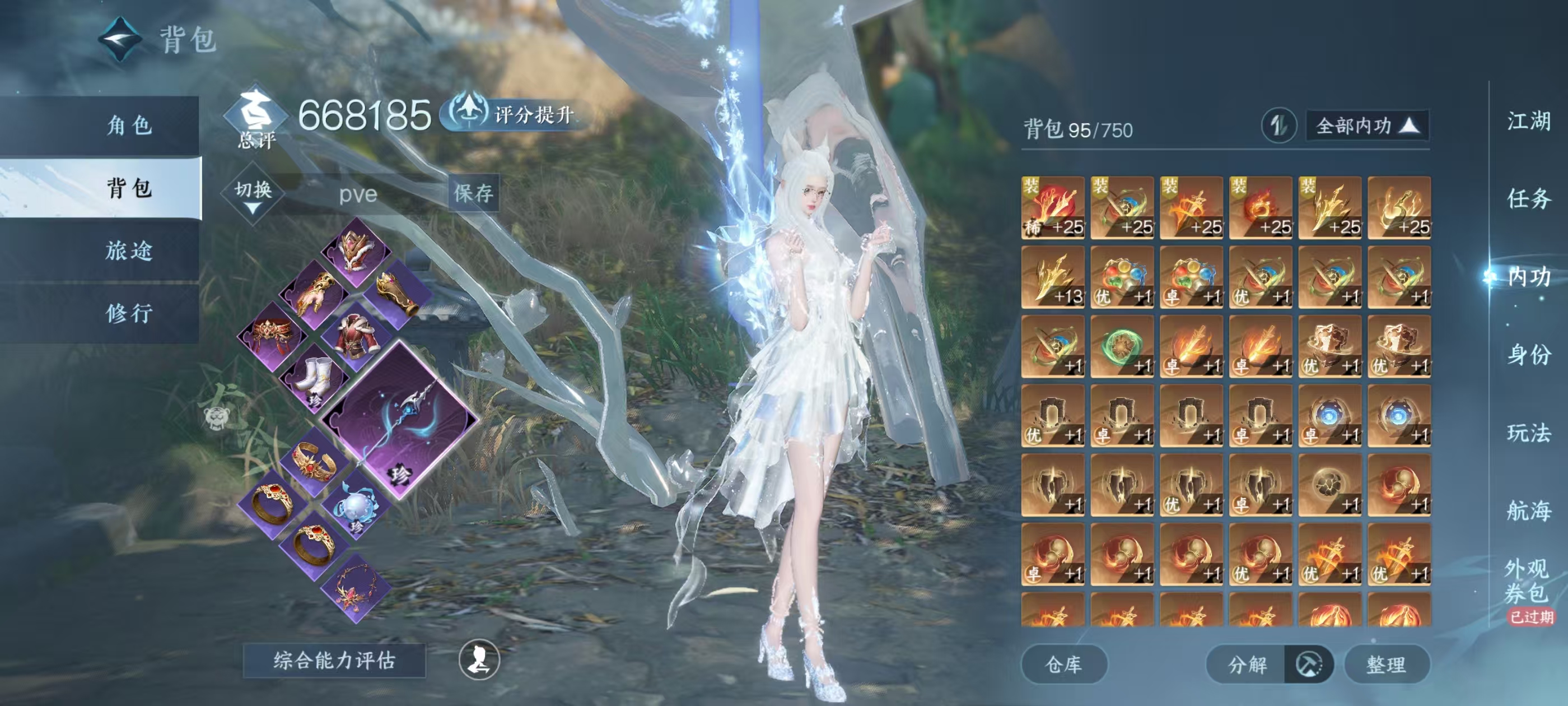1568x706 pixels.
Task: Switch to the 江湖 bag category
Action: (x=1528, y=121)
